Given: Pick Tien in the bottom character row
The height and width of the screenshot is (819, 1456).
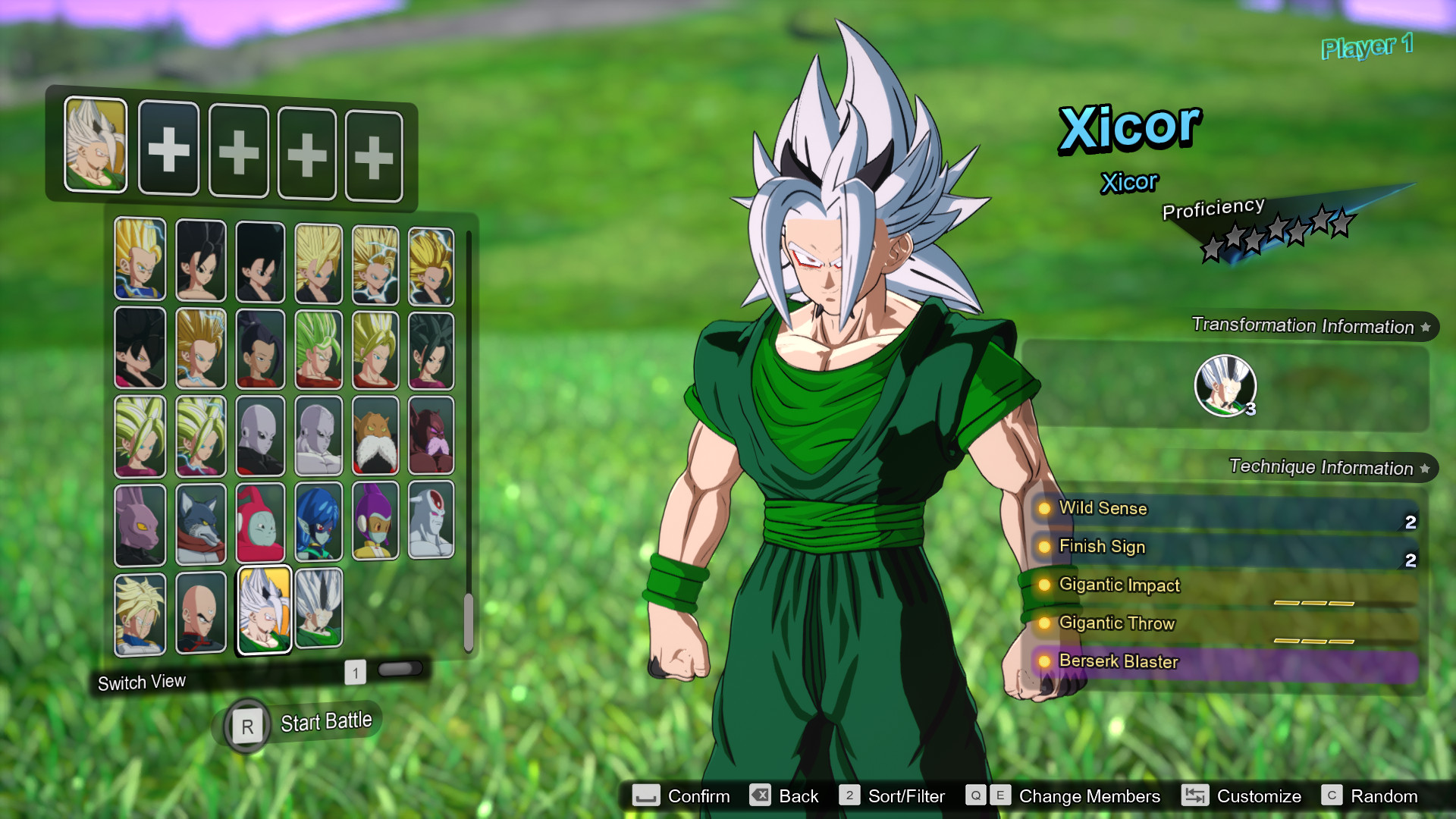Looking at the screenshot, I should point(200,610).
